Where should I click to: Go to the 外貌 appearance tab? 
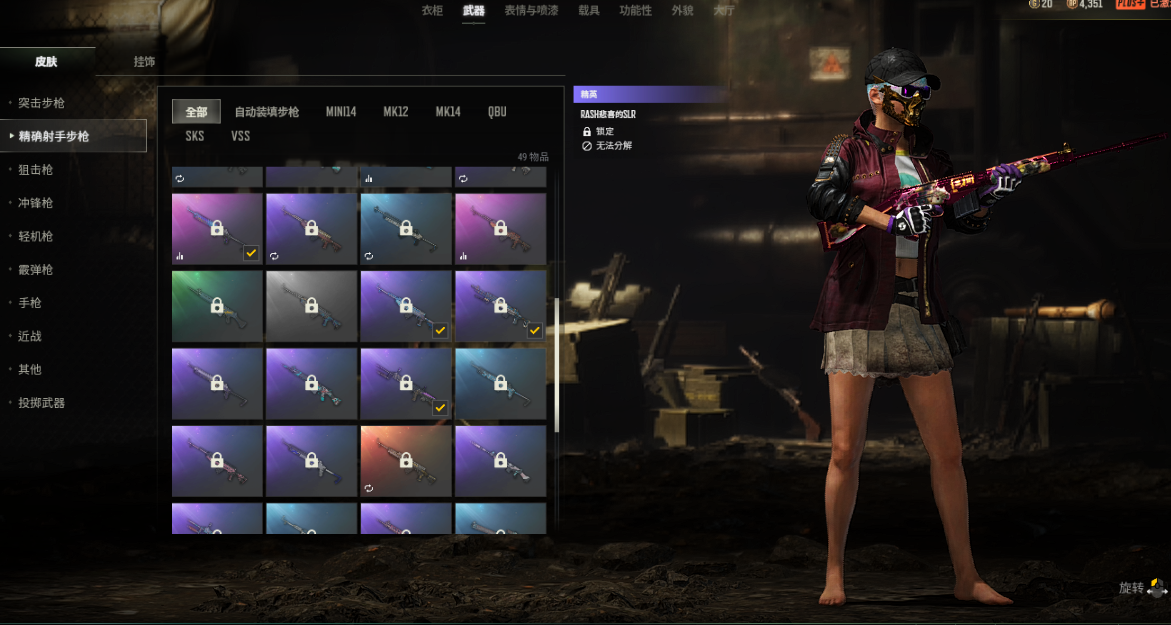point(682,10)
